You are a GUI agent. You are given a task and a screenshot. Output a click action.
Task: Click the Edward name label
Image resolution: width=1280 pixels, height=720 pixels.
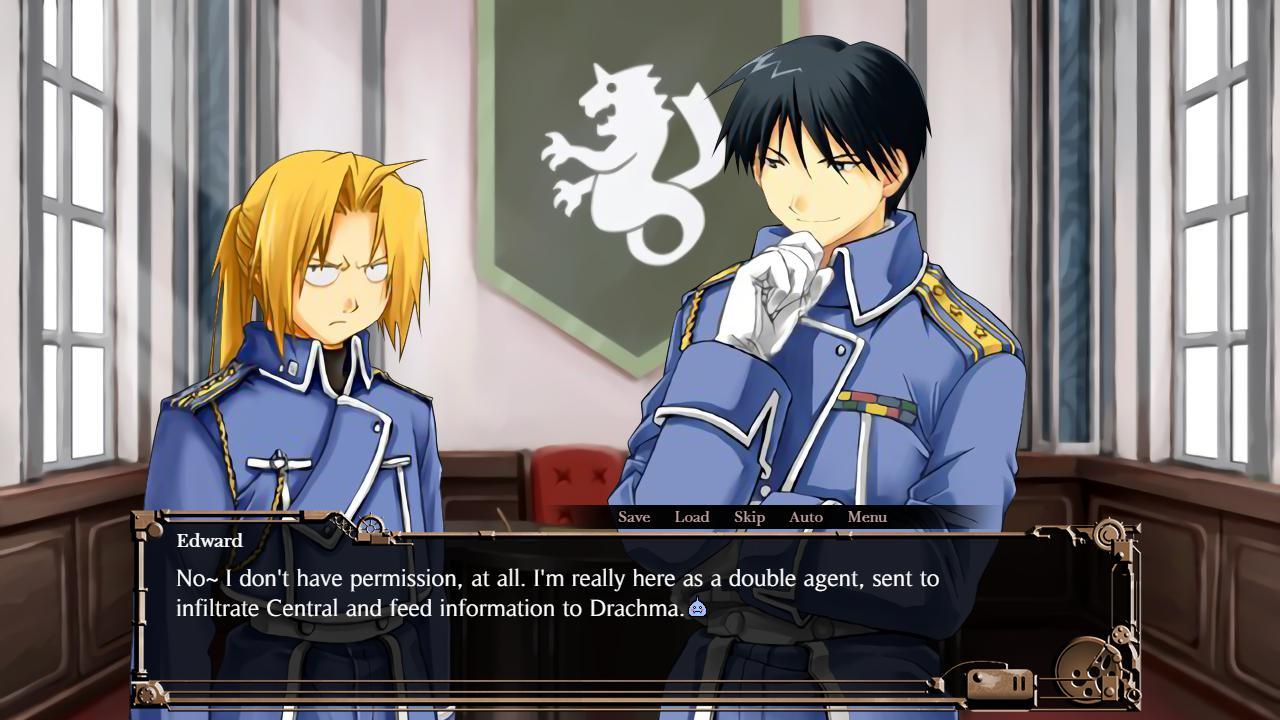click(x=211, y=541)
